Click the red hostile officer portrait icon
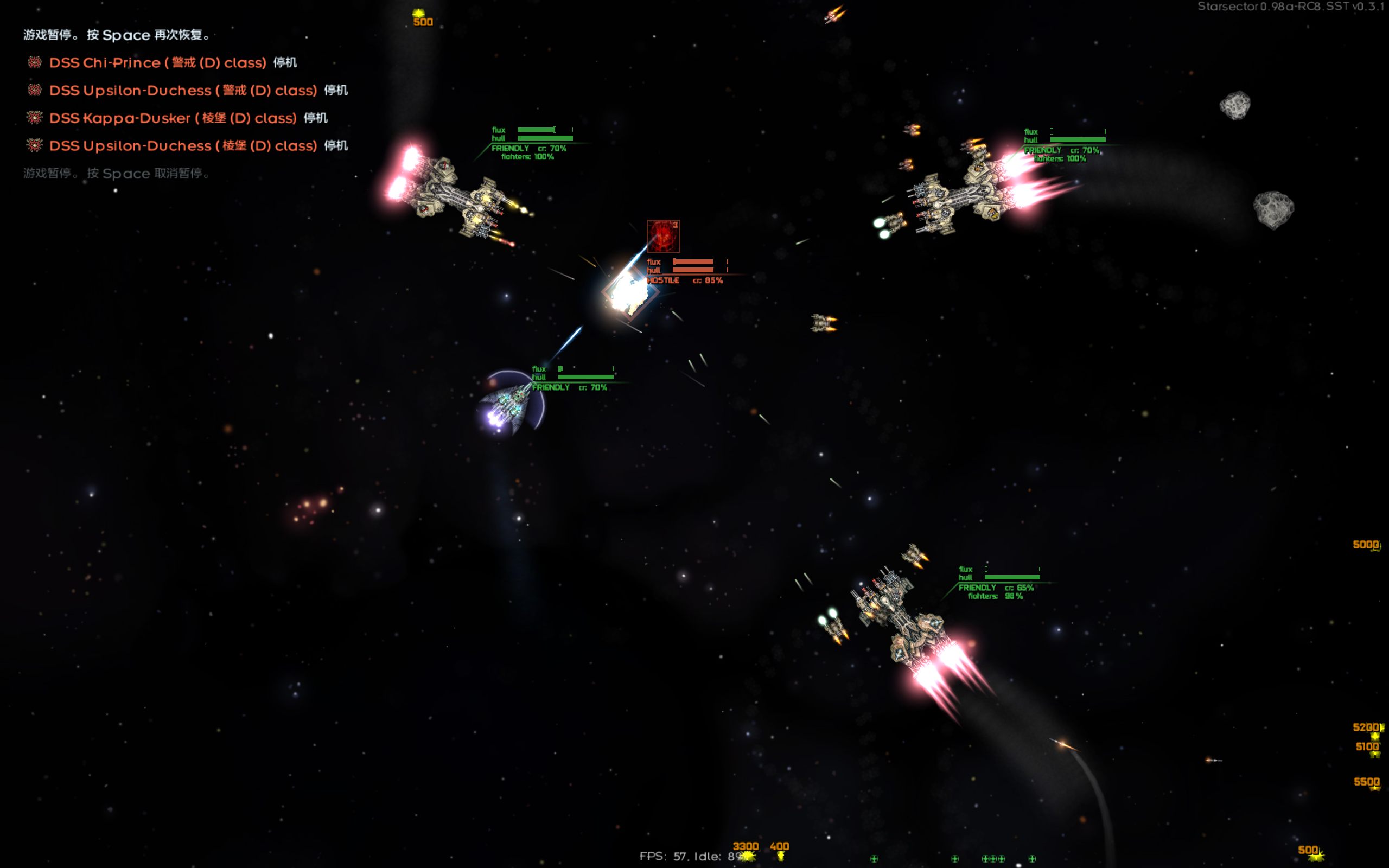Screen dimensions: 1389x868 click(663, 236)
